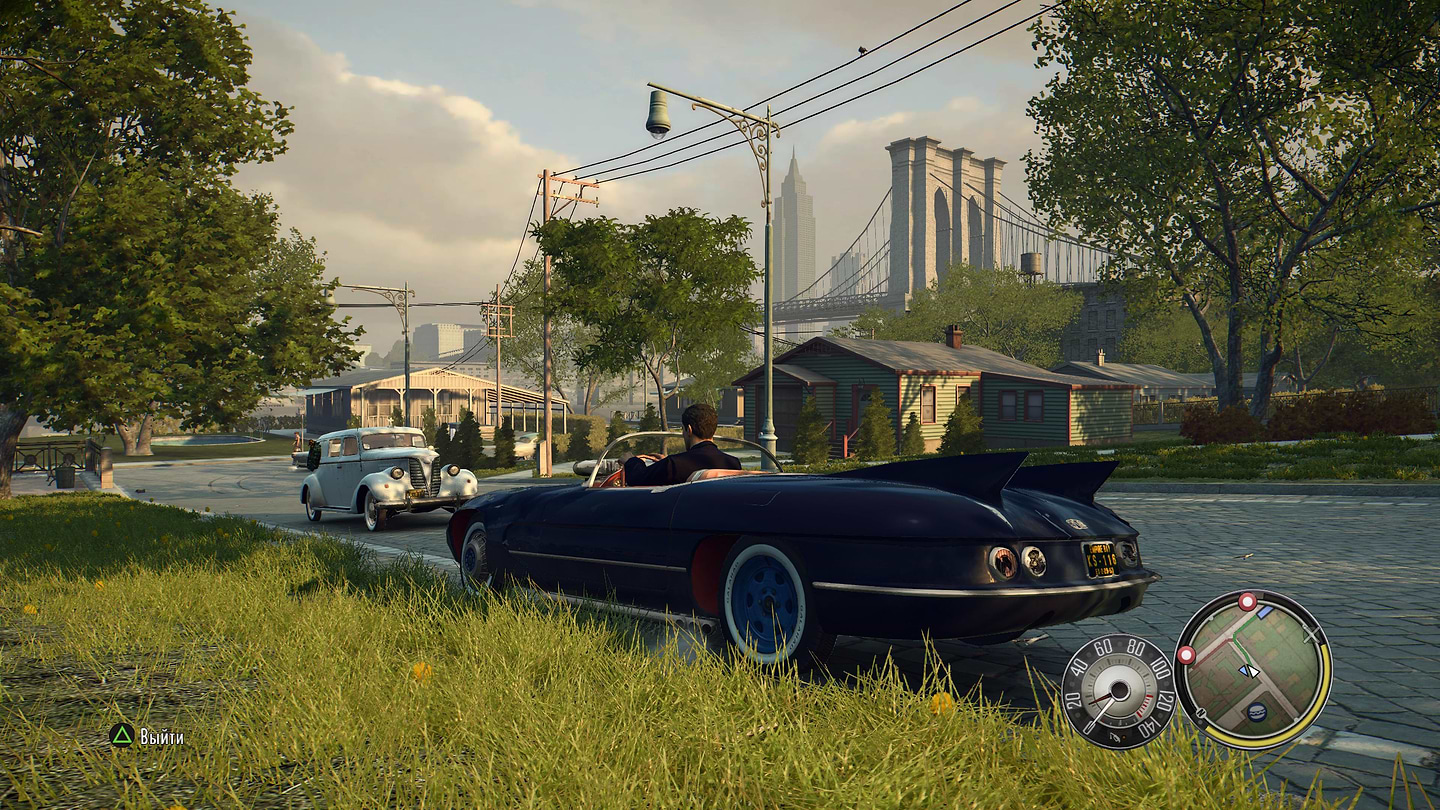Viewport: 1440px width, 810px height.
Task: Select the red marker ending the green route
Action: (x=1247, y=601)
